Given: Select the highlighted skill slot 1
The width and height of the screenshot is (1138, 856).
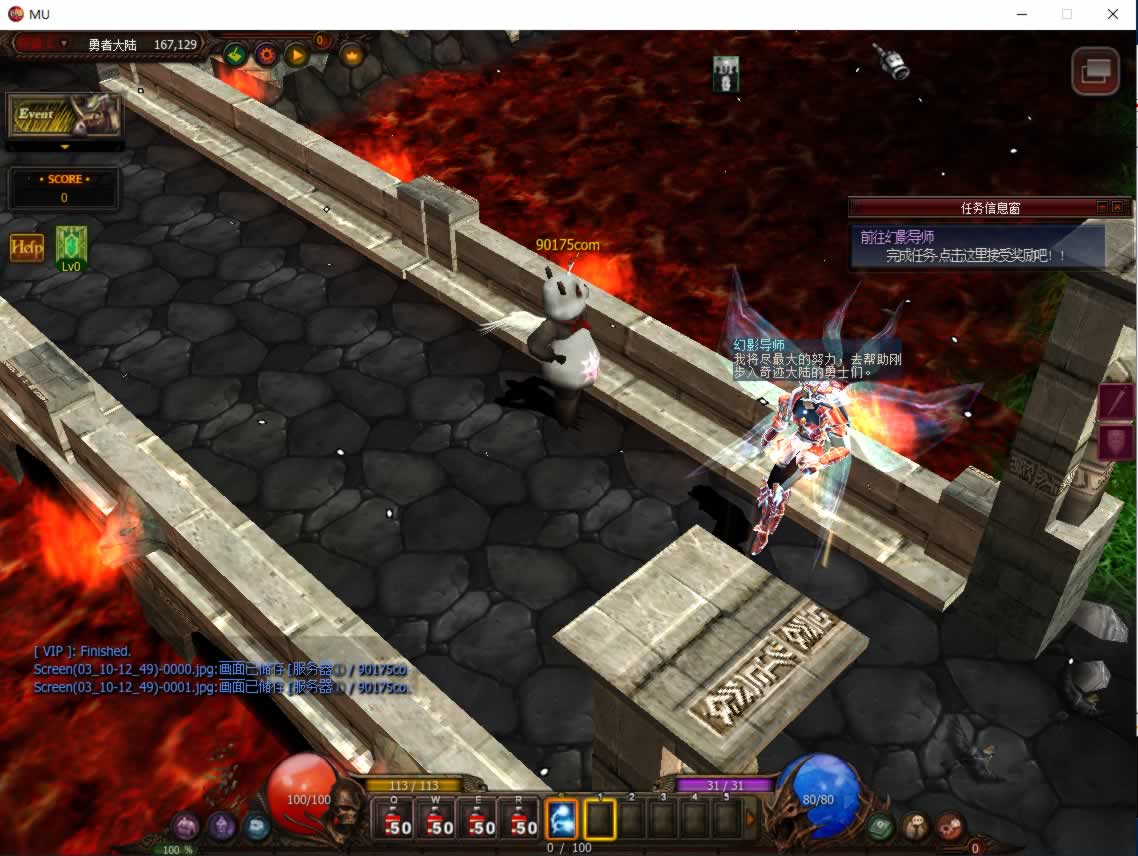Looking at the screenshot, I should (600, 820).
